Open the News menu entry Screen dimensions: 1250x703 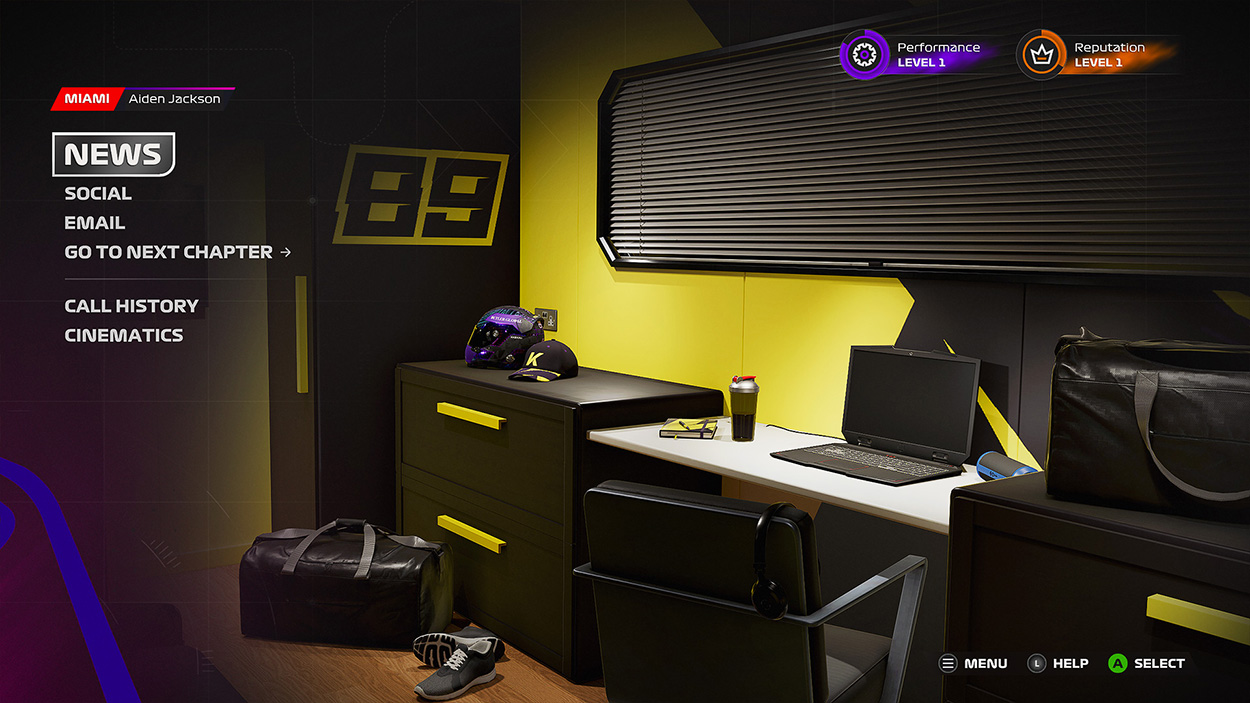[113, 155]
